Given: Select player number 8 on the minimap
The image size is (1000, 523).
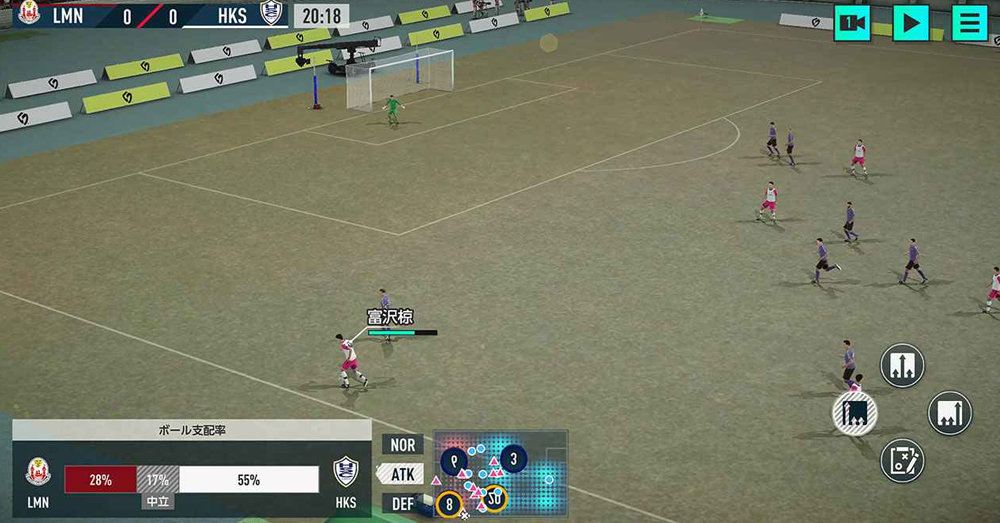Looking at the screenshot, I should pos(449,504).
